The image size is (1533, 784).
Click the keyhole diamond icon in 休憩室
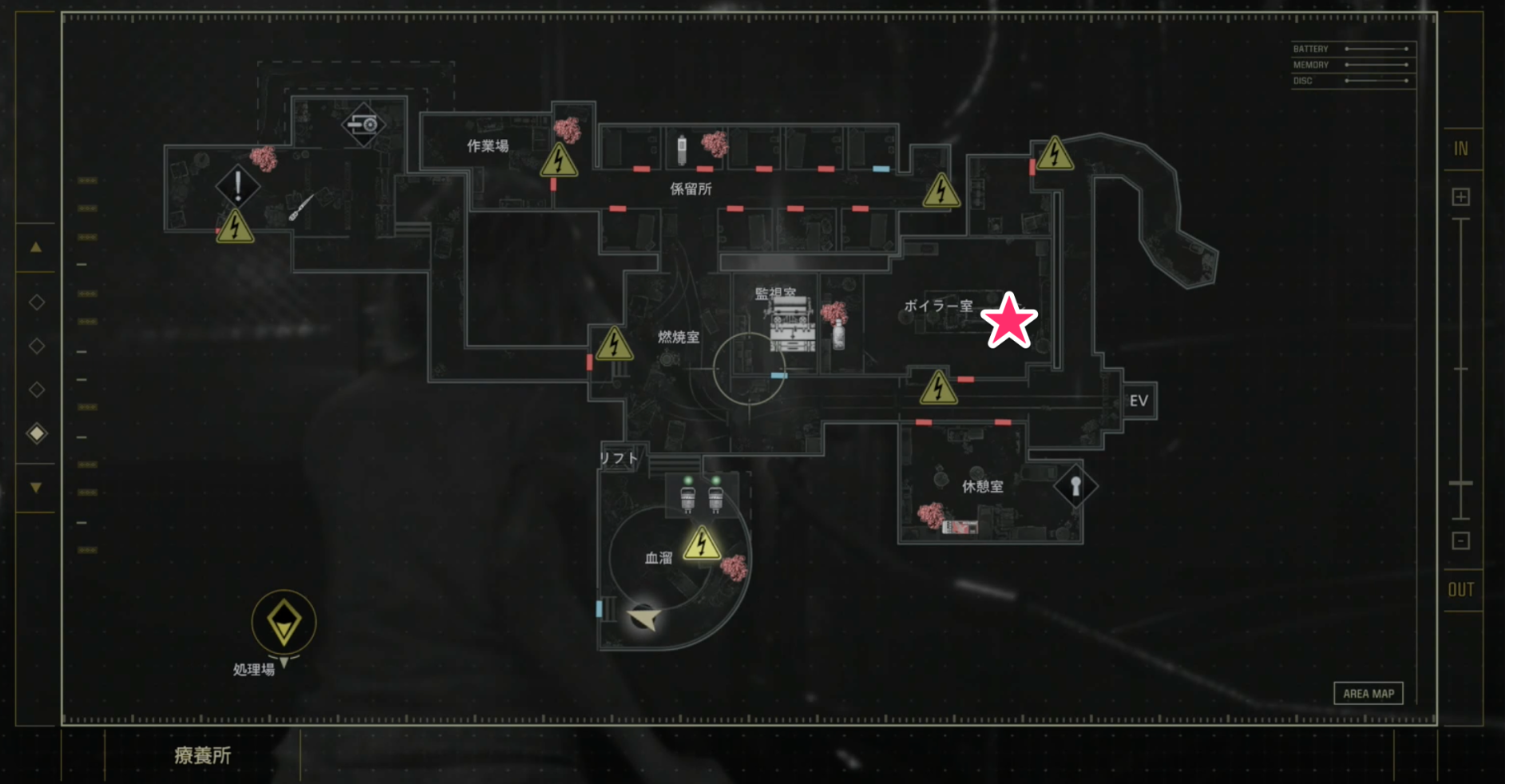coord(1075,485)
